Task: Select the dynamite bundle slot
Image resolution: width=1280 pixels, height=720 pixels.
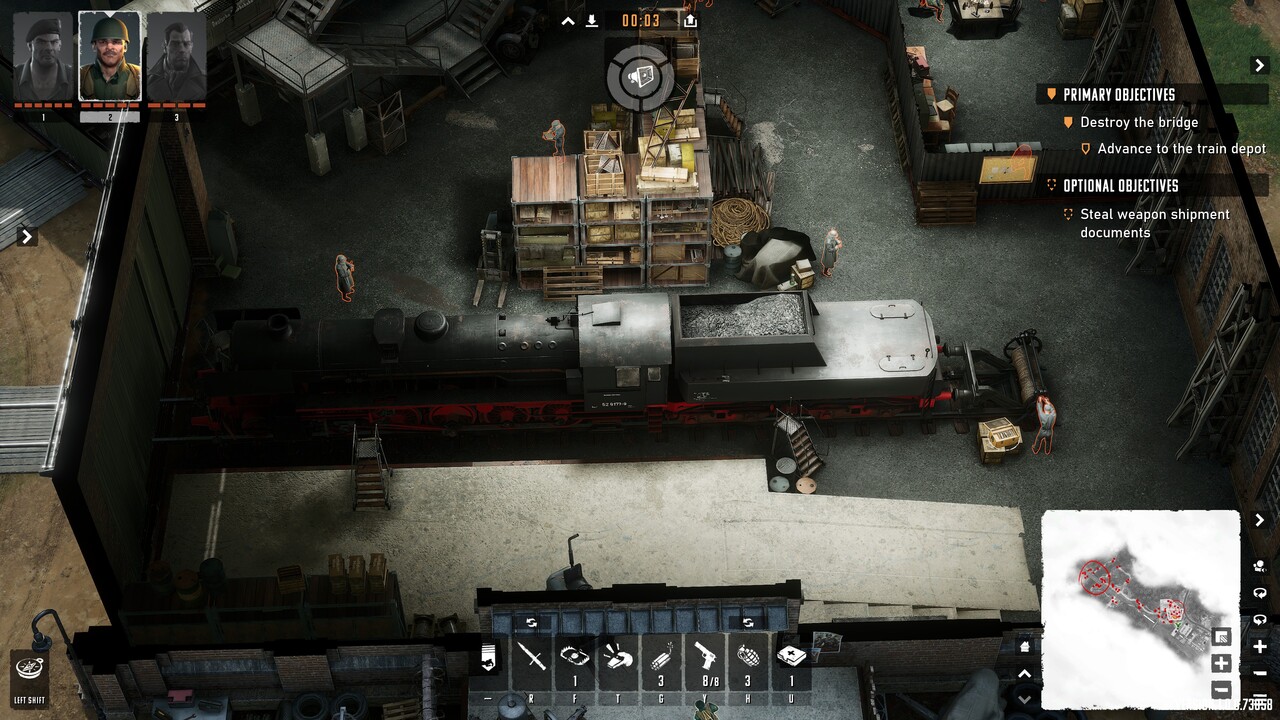Action: pos(661,657)
